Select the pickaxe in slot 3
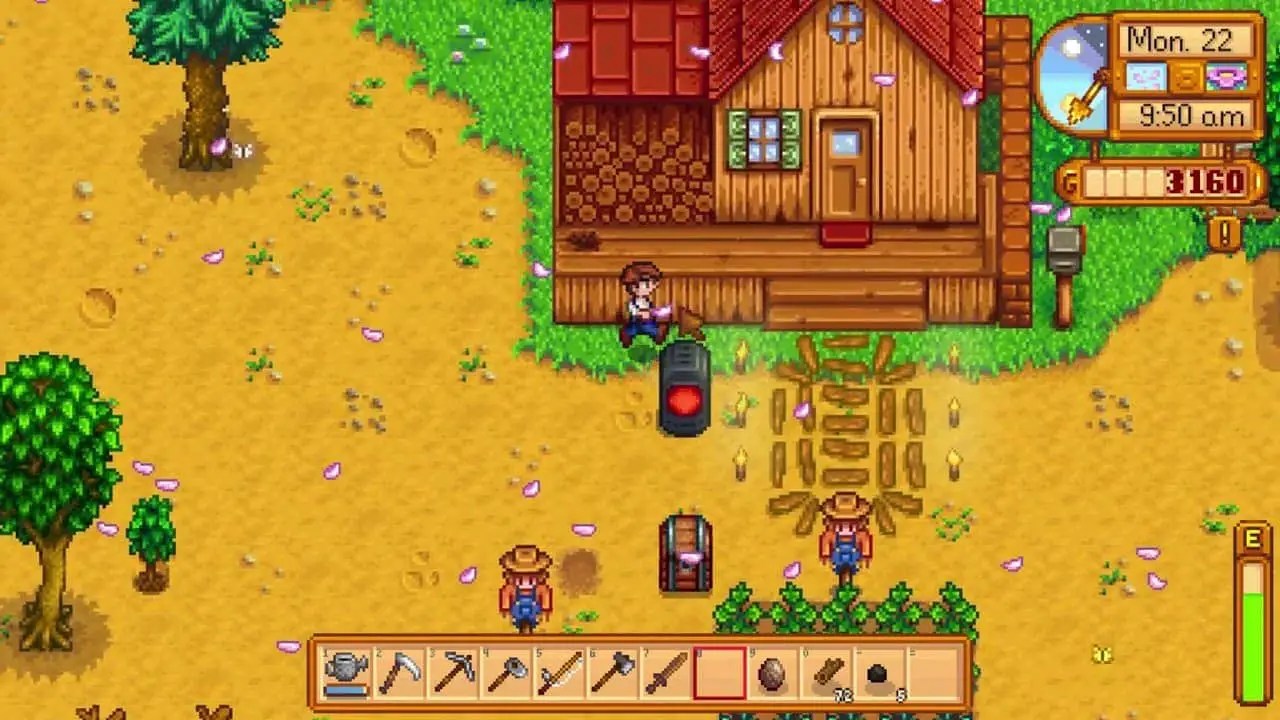1280x720 pixels. [x=451, y=673]
